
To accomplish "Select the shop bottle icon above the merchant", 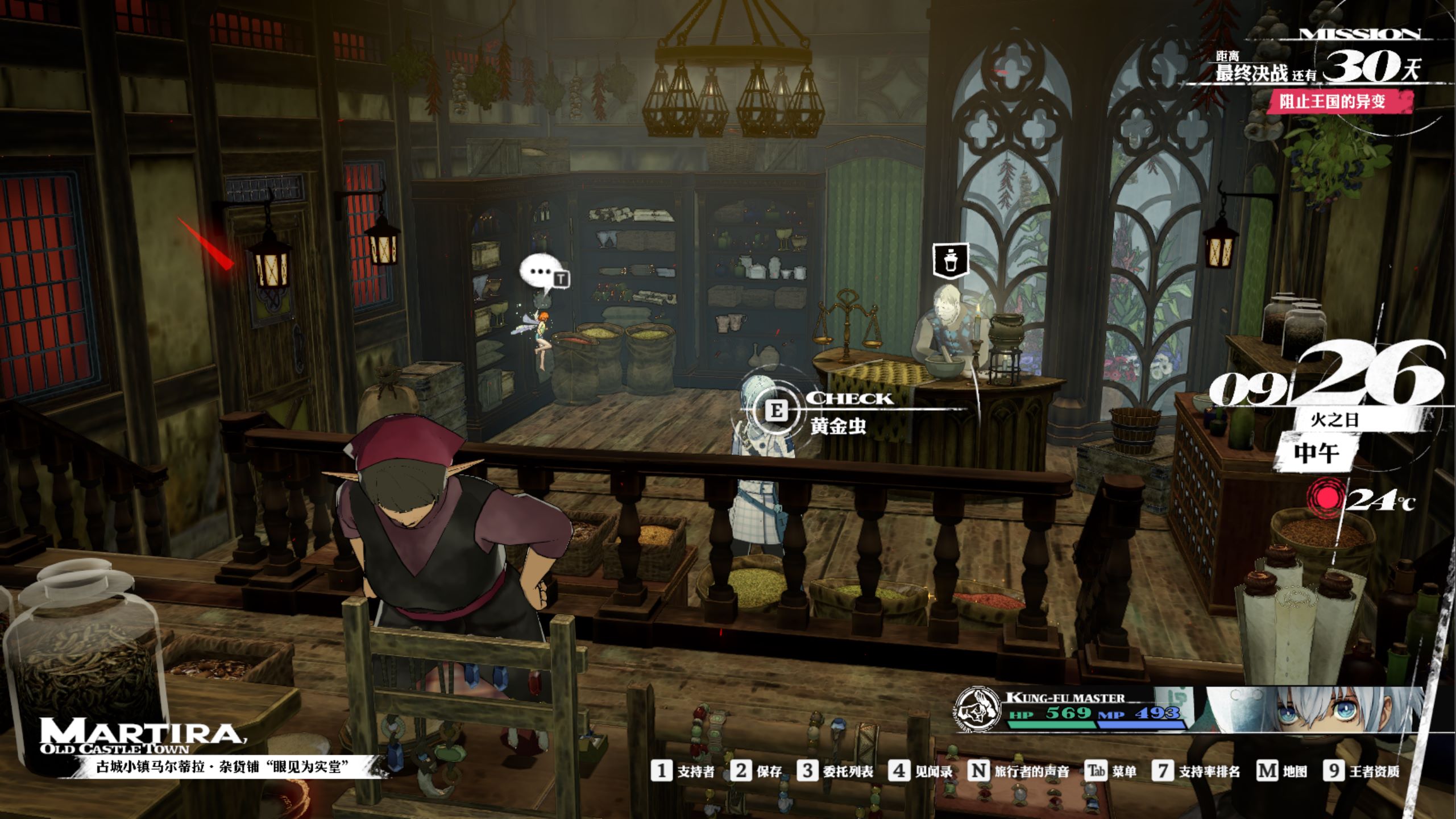I will (951, 261).
